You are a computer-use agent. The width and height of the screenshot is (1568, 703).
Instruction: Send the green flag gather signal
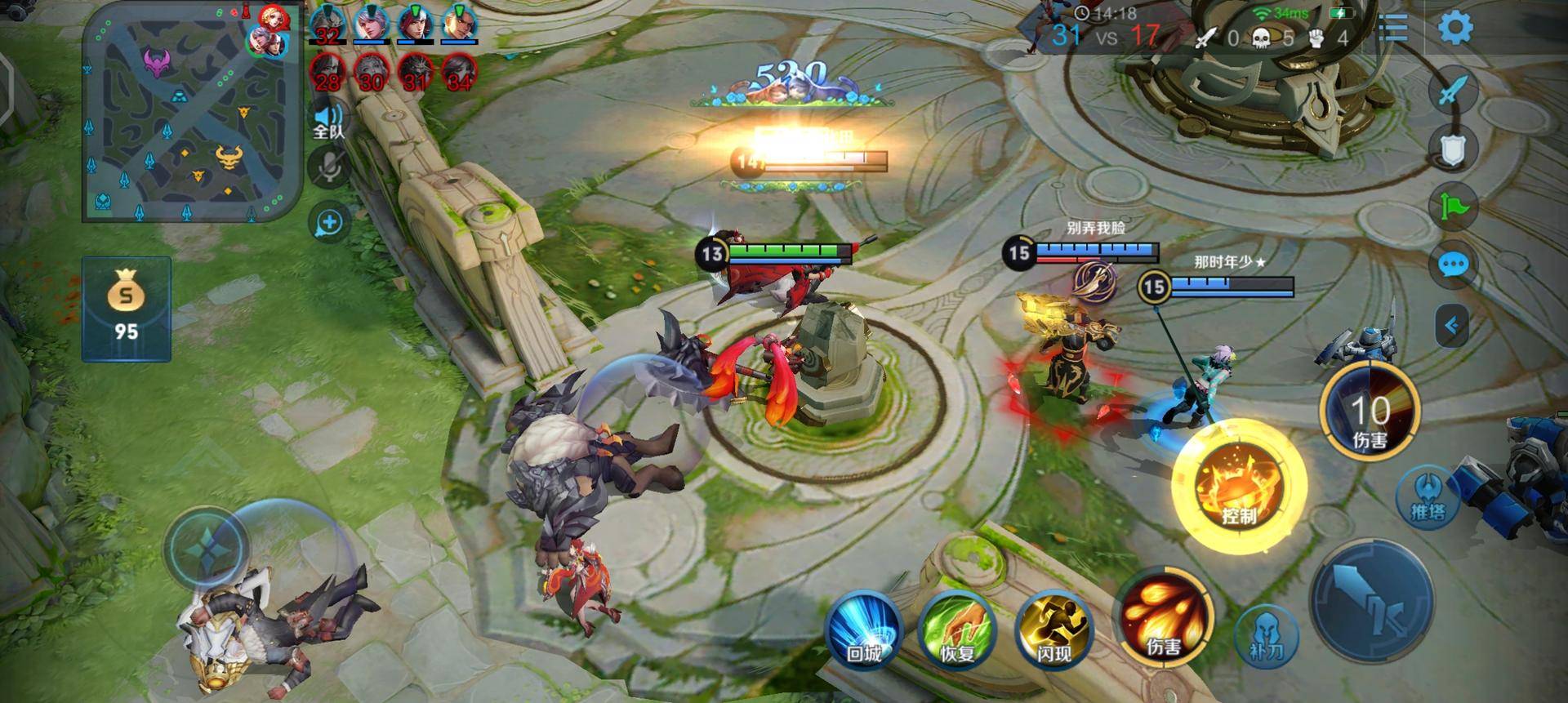pos(1453,206)
